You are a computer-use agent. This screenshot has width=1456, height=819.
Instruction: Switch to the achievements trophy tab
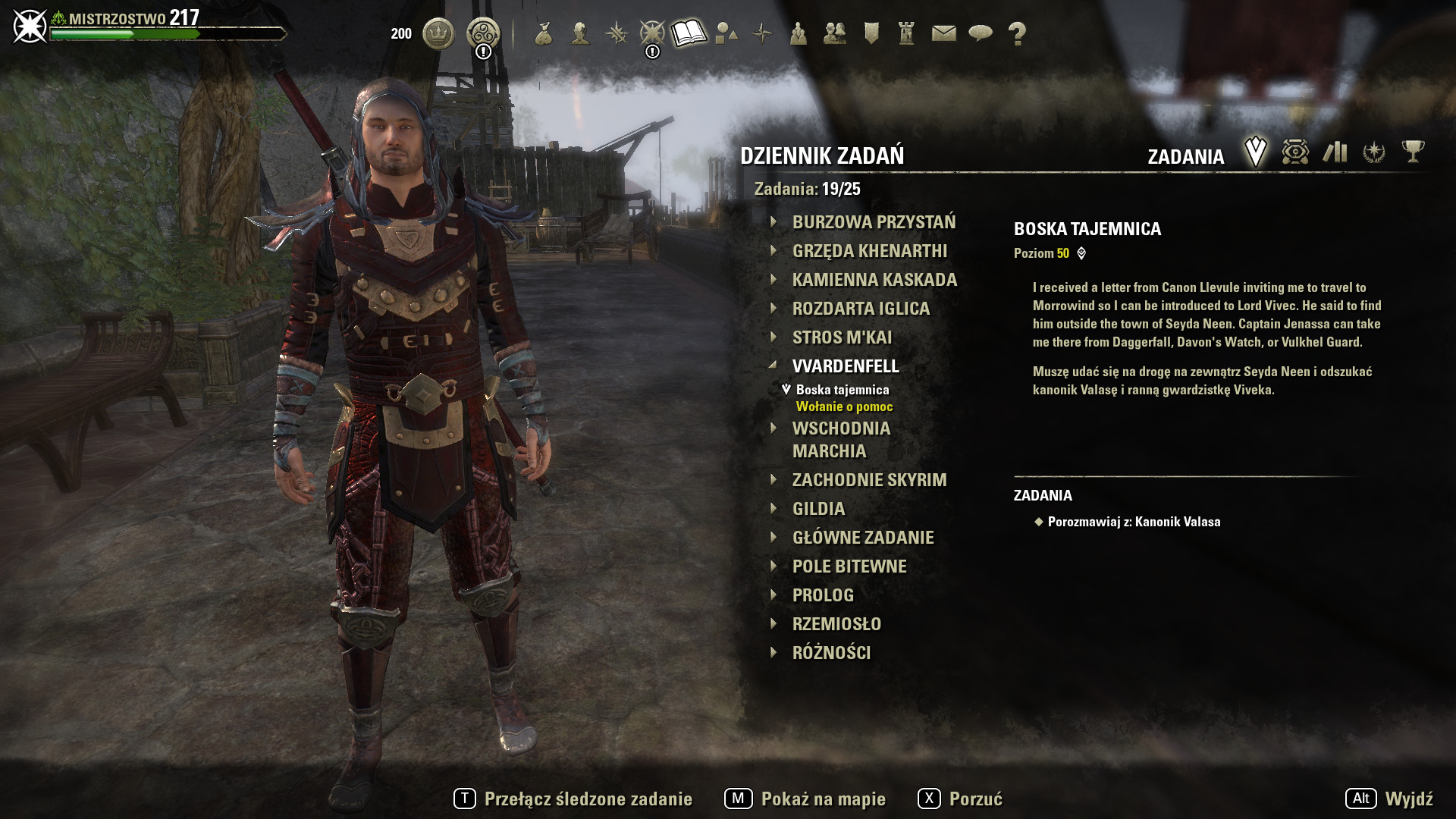[x=1413, y=152]
